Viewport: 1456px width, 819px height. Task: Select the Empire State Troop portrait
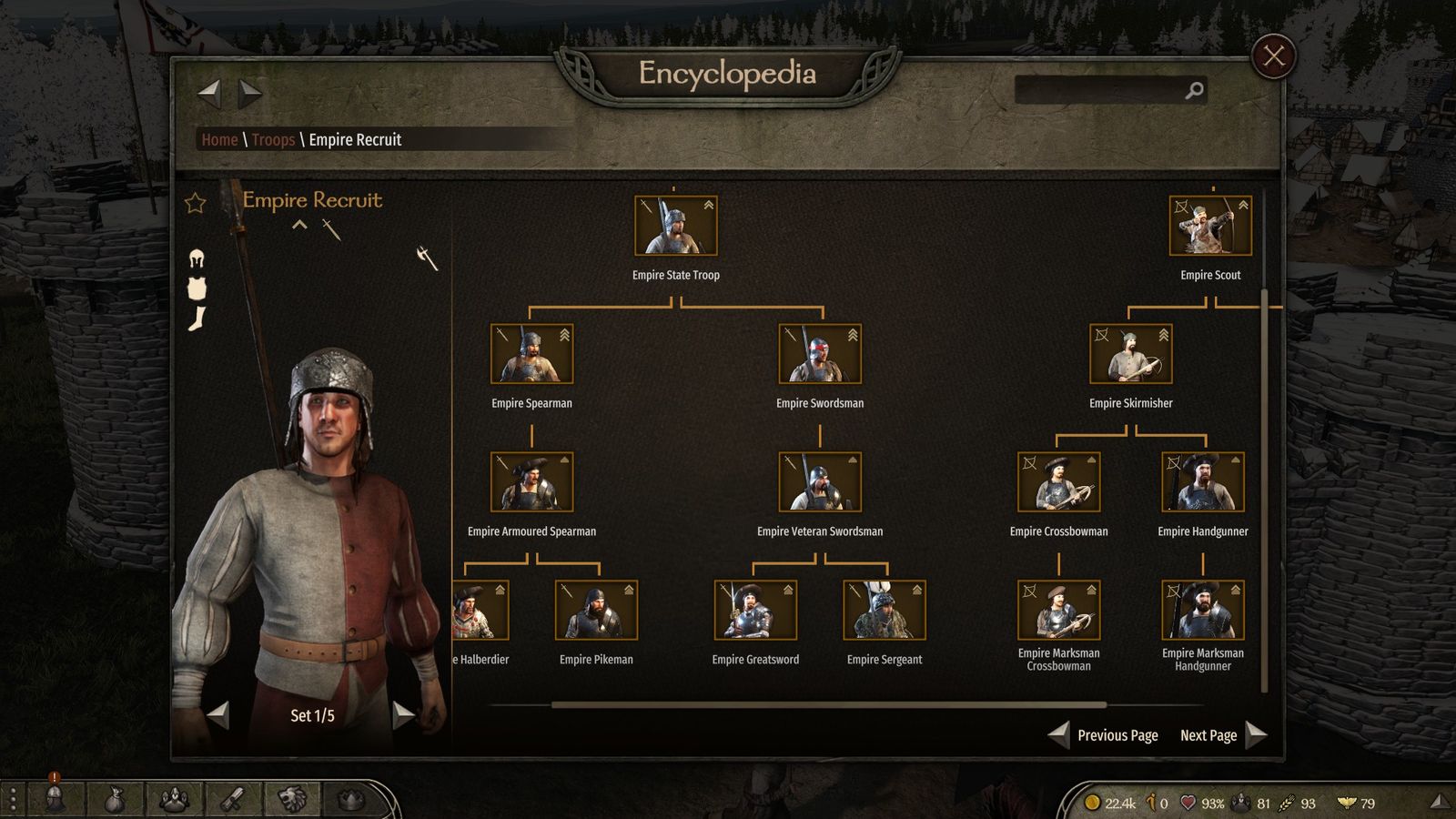675,226
